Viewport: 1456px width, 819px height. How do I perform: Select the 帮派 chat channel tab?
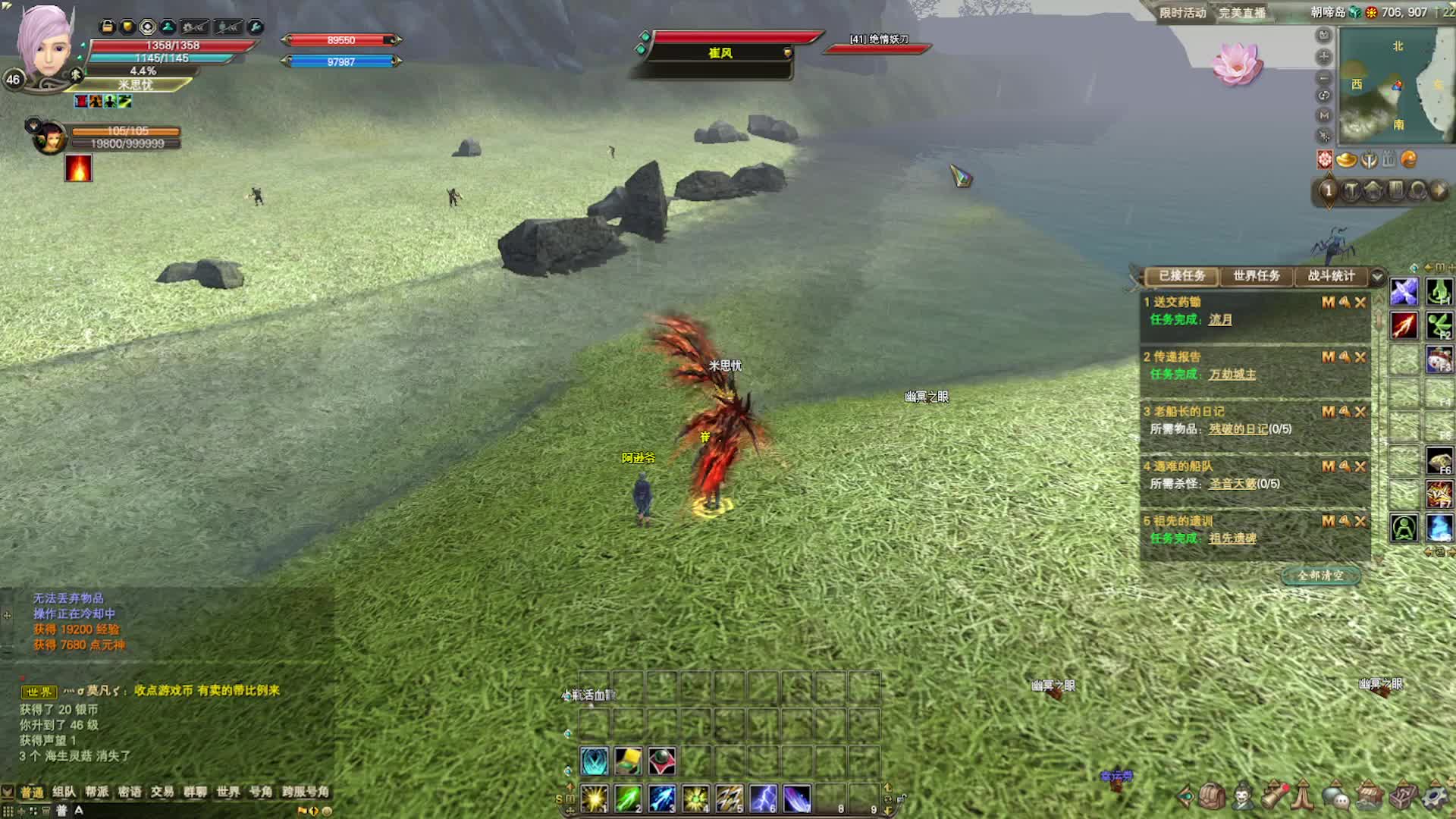coord(96,792)
